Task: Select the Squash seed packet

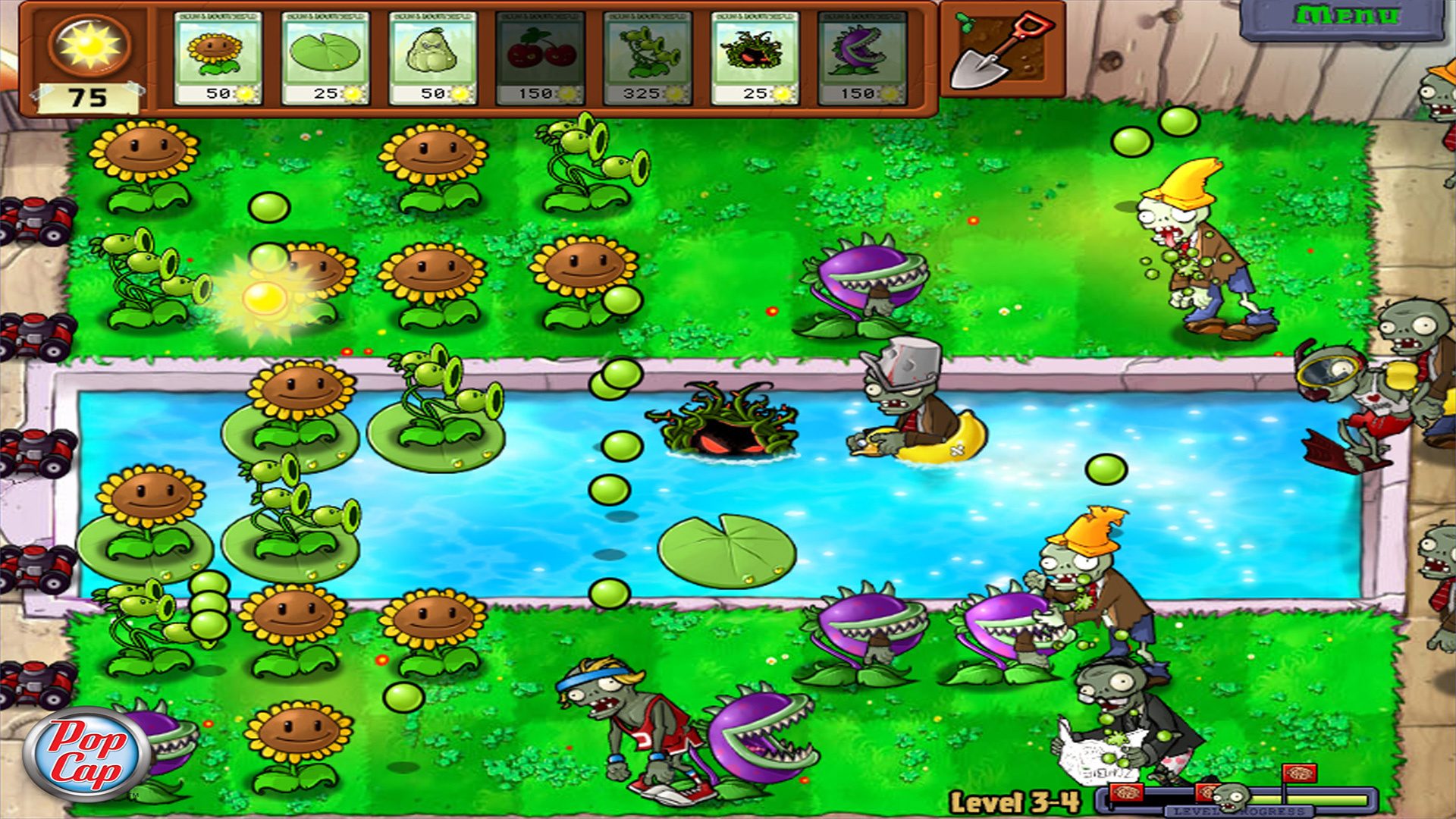Action: click(x=432, y=53)
